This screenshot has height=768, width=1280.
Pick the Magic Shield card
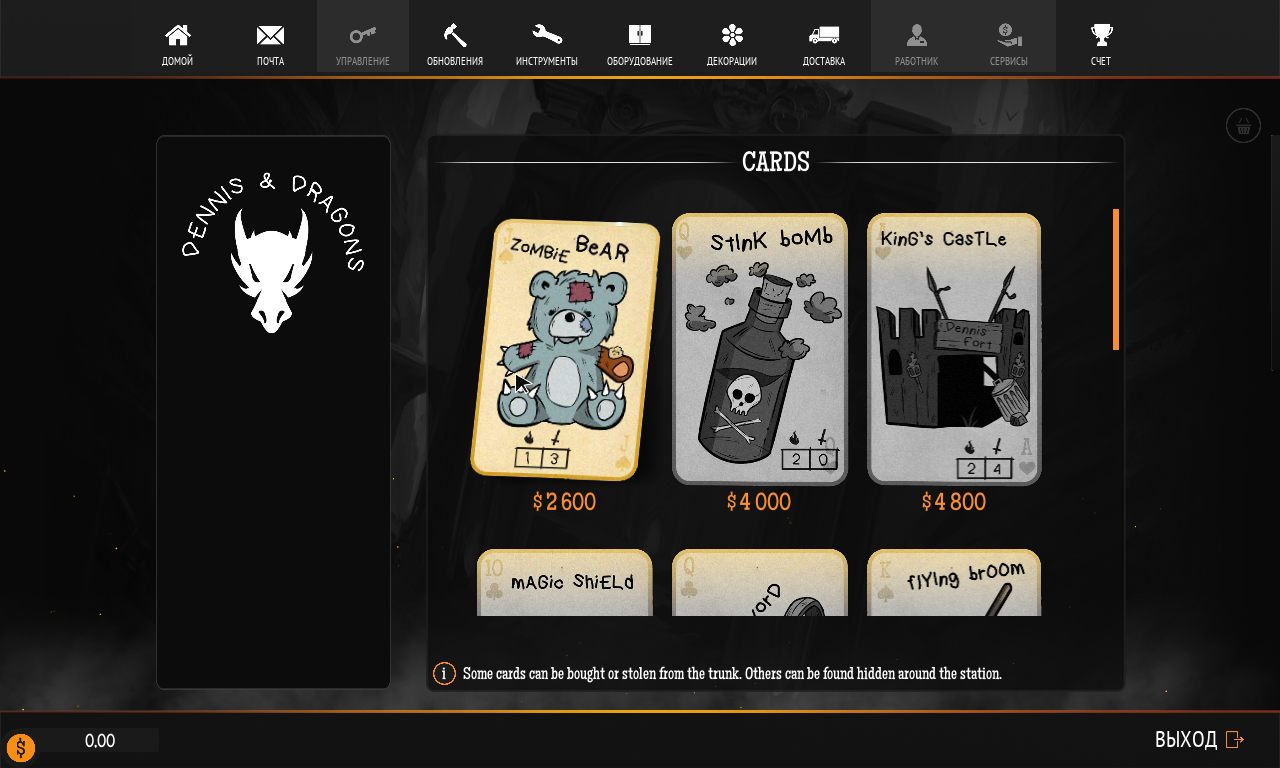coord(565,583)
